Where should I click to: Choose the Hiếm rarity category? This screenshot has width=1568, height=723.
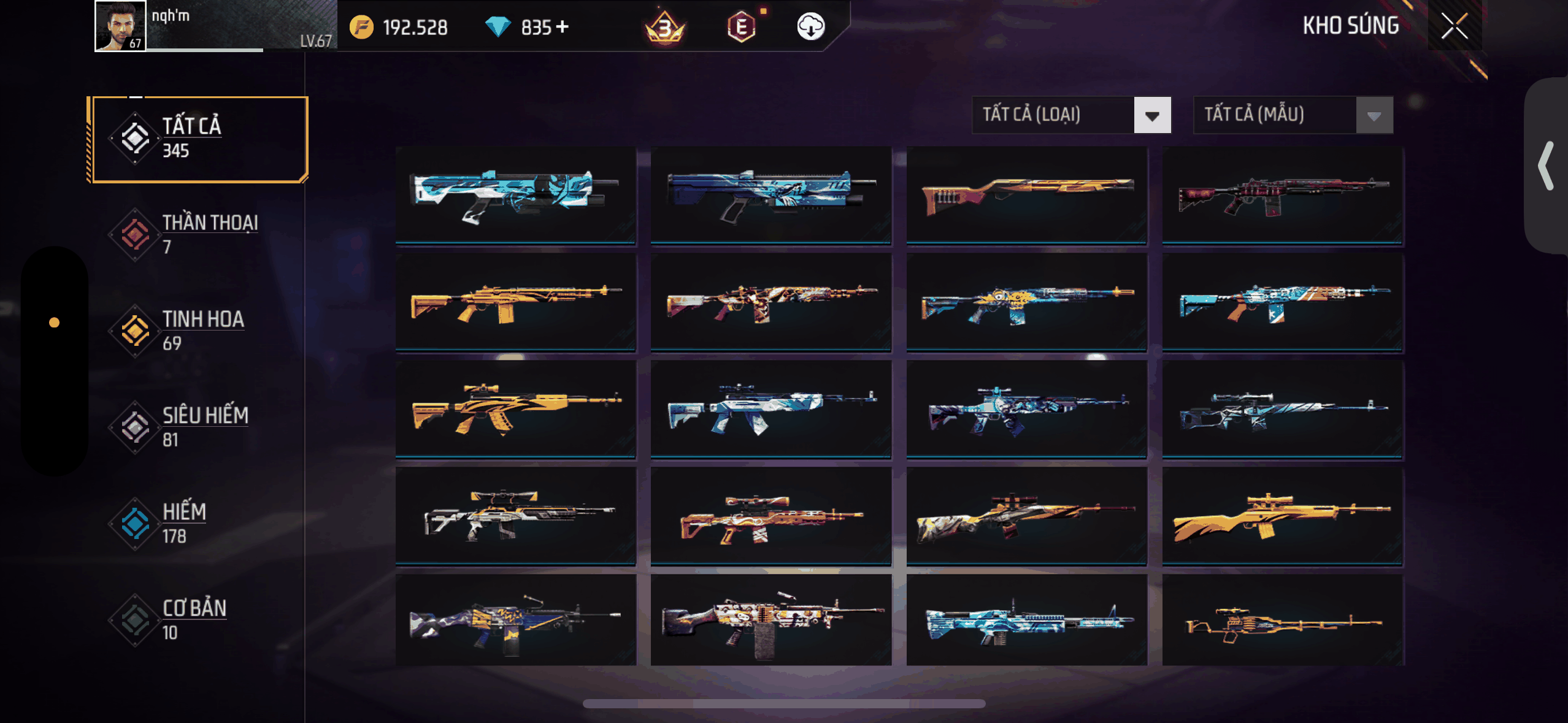pyautogui.click(x=199, y=523)
